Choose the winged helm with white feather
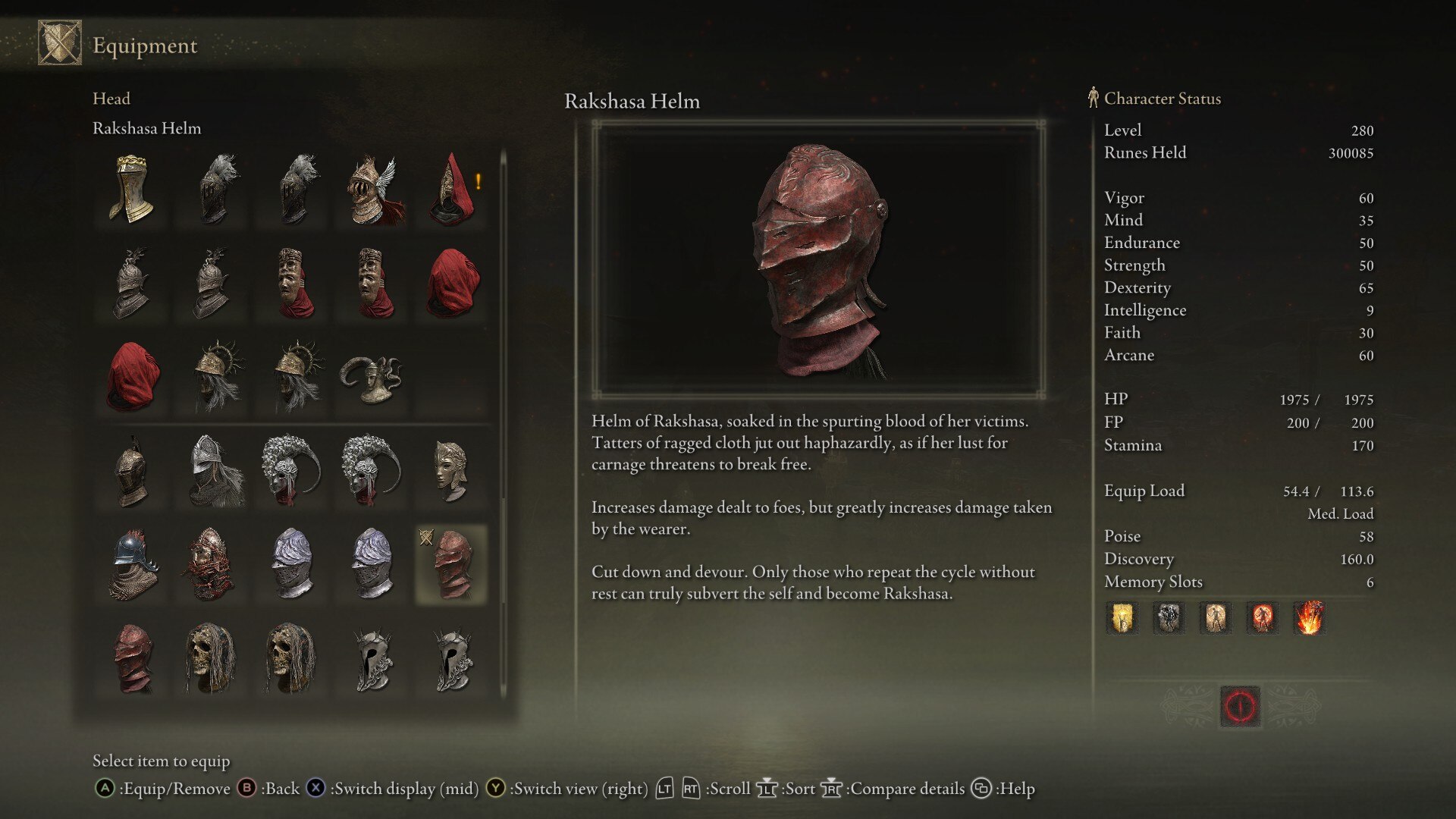This screenshot has width=1456, height=819. tap(372, 189)
